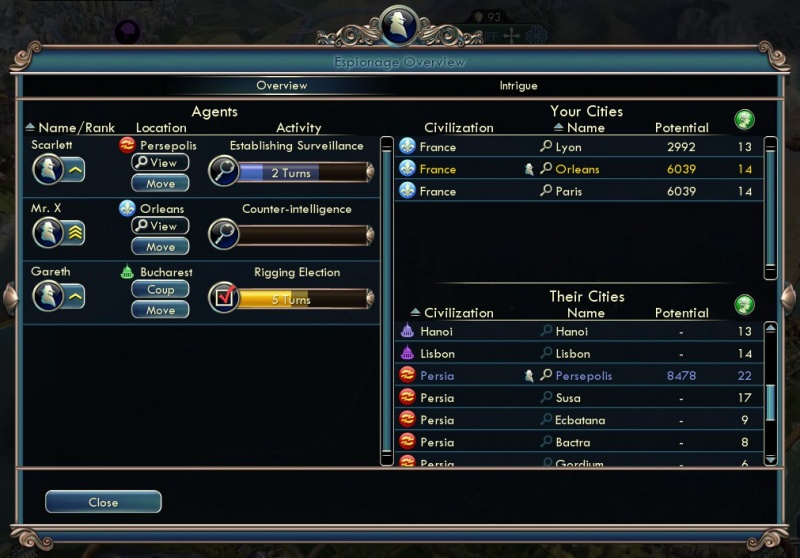View Orleans with agent Mr. X

[160, 226]
